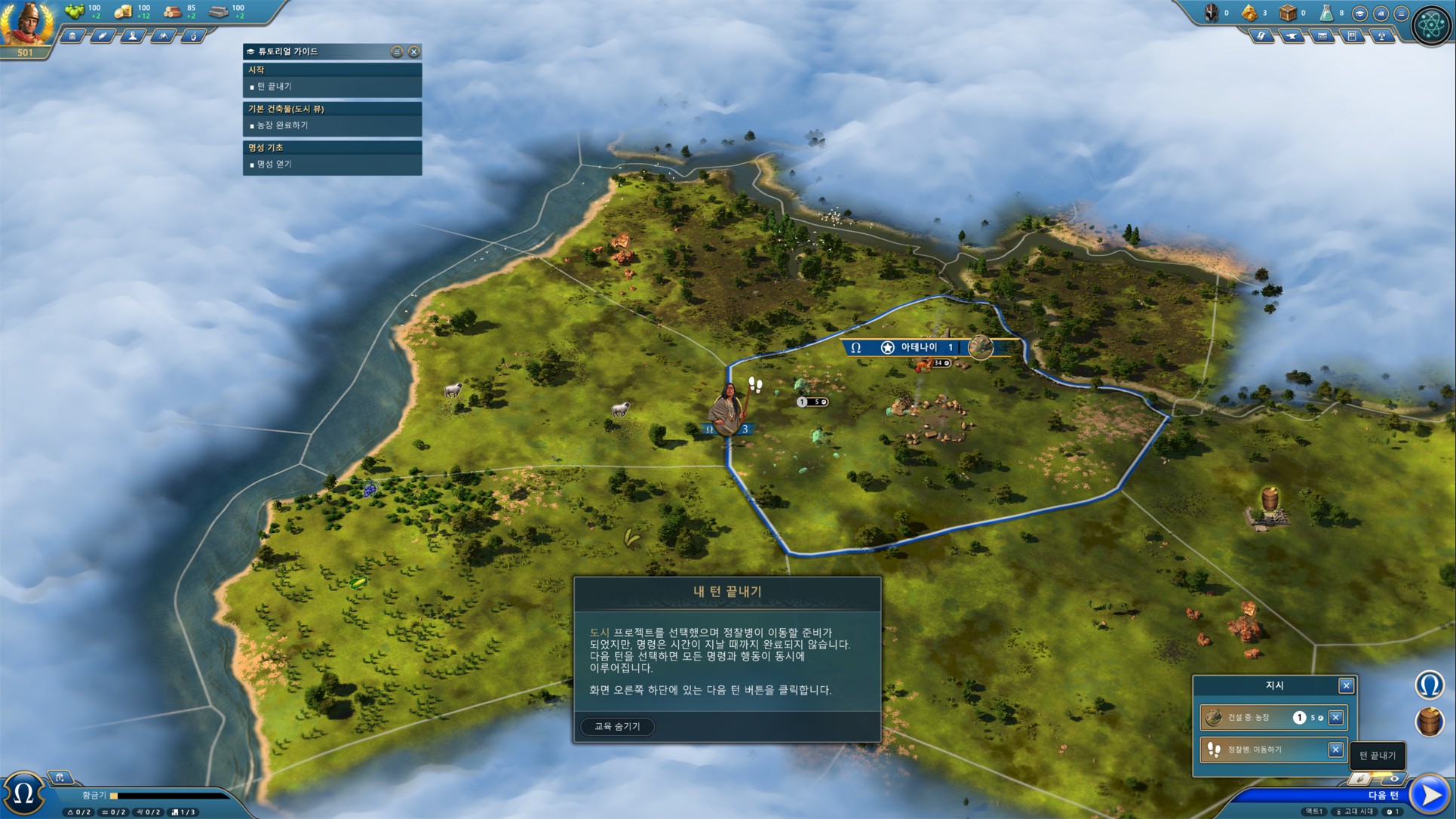This screenshot has height=819, width=1456.
Task: Cancel the scout move order
Action: [x=1335, y=750]
